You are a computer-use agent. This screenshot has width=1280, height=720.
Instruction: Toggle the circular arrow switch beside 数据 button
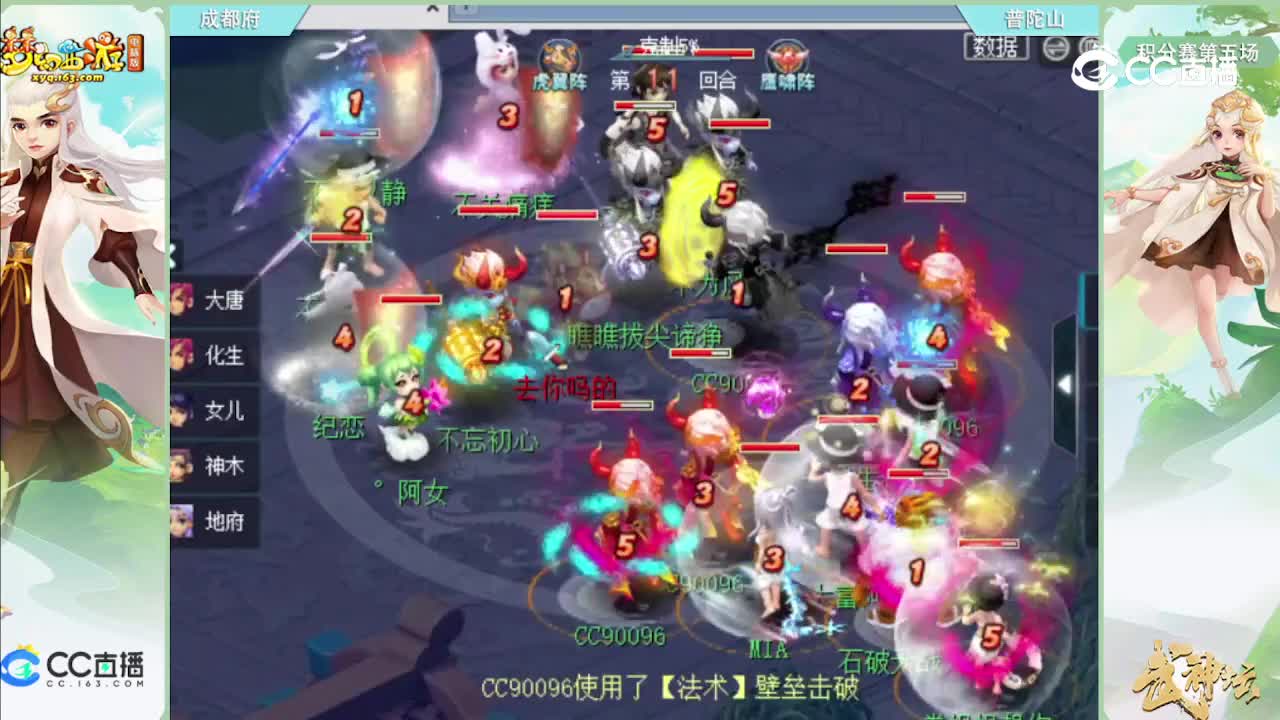pyautogui.click(x=1053, y=48)
